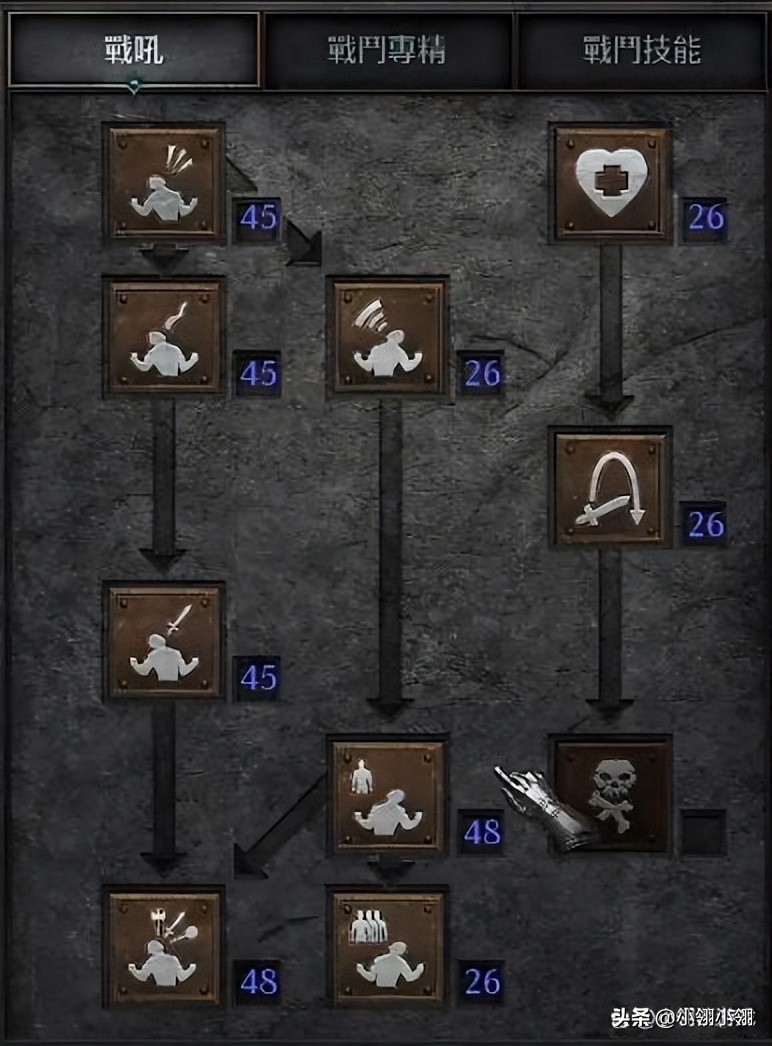
Task: Choose Battle Command showing three figures
Action: (388, 948)
